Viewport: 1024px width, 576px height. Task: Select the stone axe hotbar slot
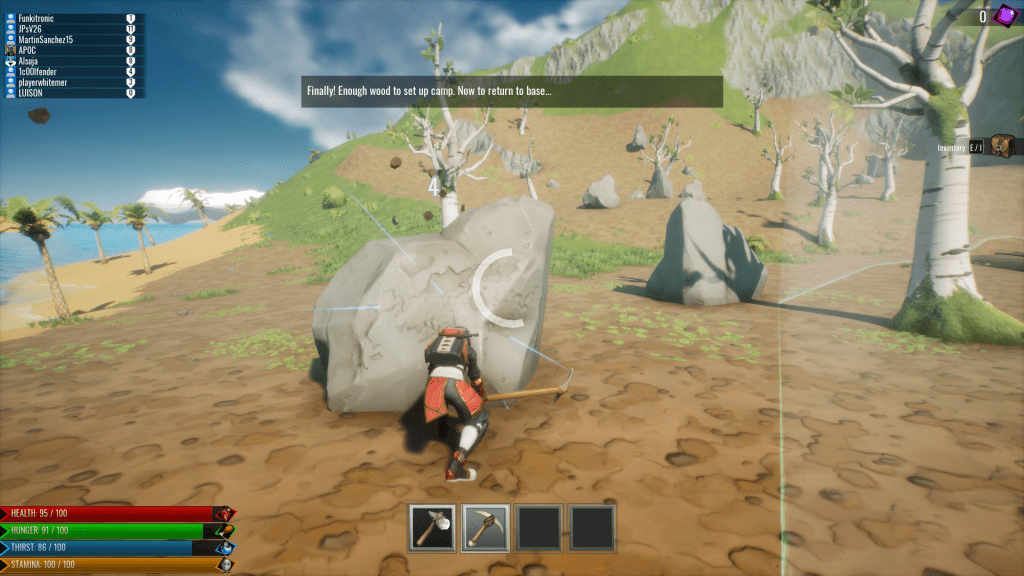[x=433, y=527]
